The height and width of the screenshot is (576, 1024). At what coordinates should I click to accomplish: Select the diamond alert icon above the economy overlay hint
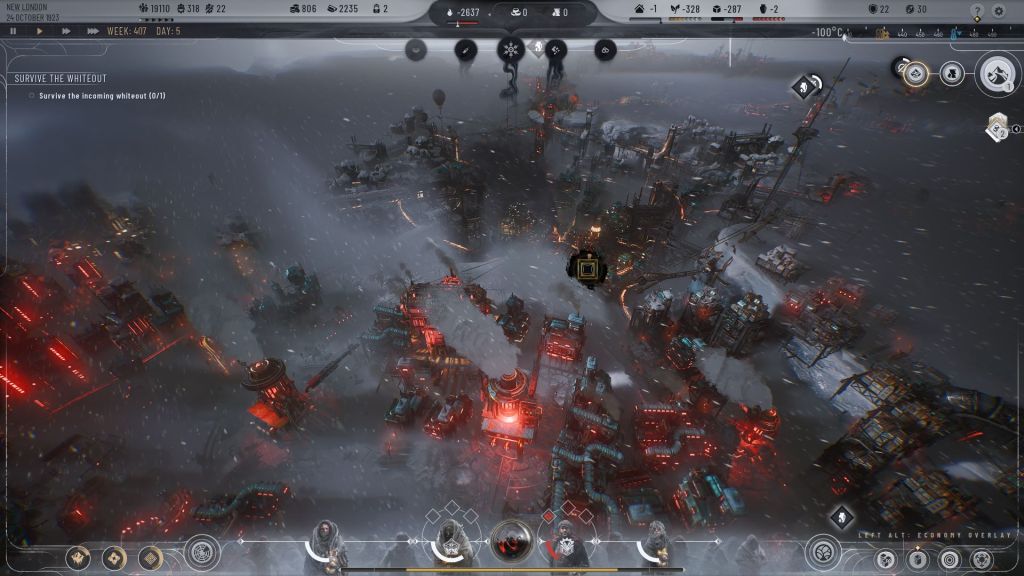click(842, 516)
